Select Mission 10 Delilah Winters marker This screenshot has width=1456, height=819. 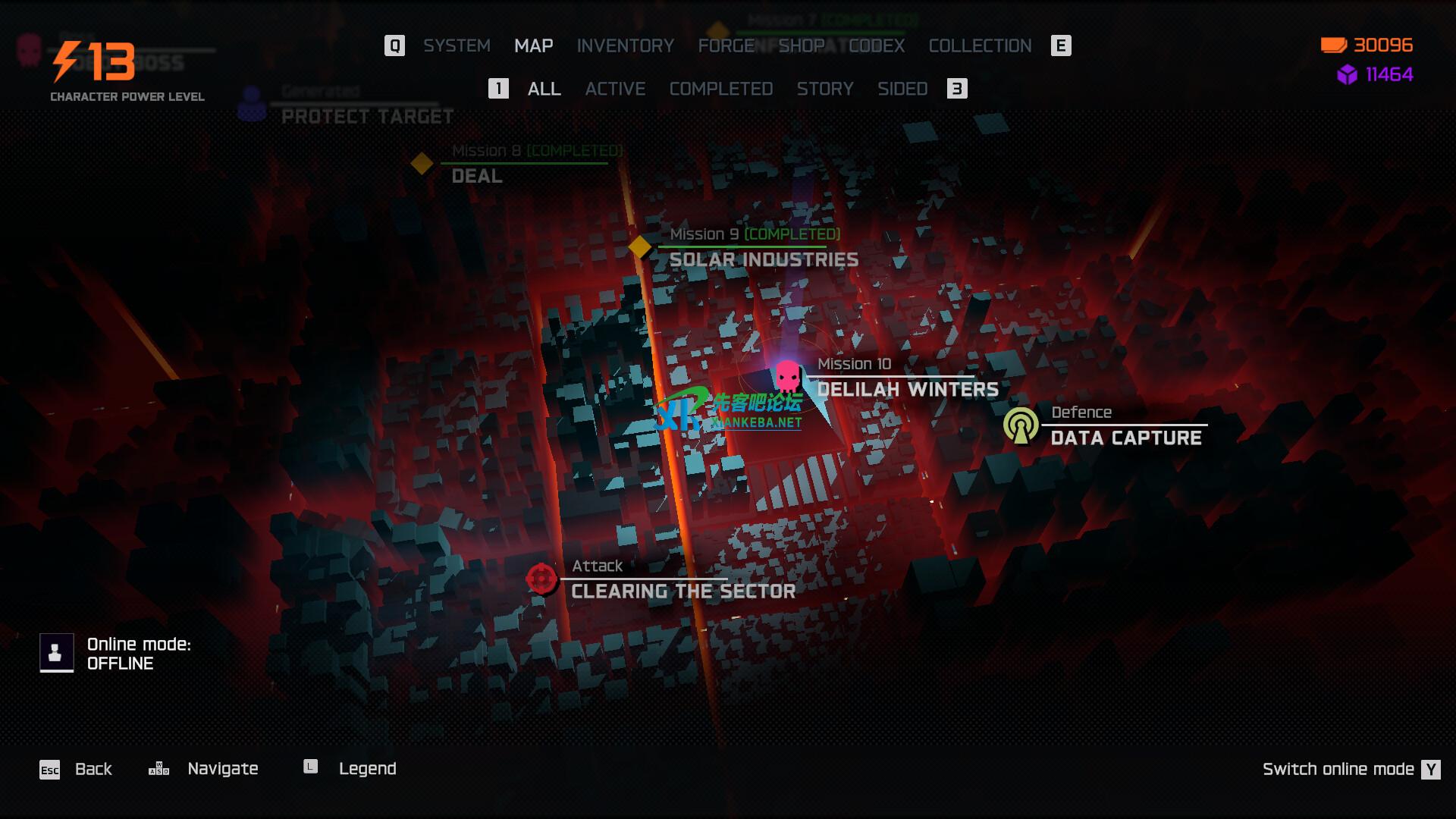point(787,376)
